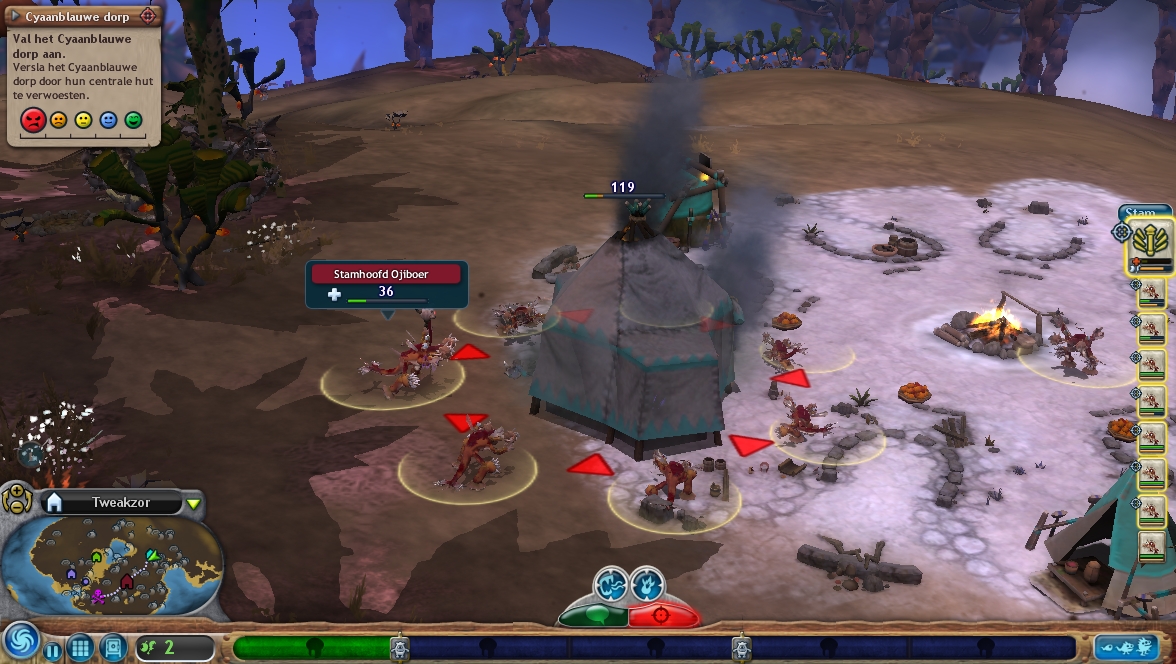Screen dimensions: 1176x664
Task: Select the green hut marker on minimap
Action: pos(96,556)
